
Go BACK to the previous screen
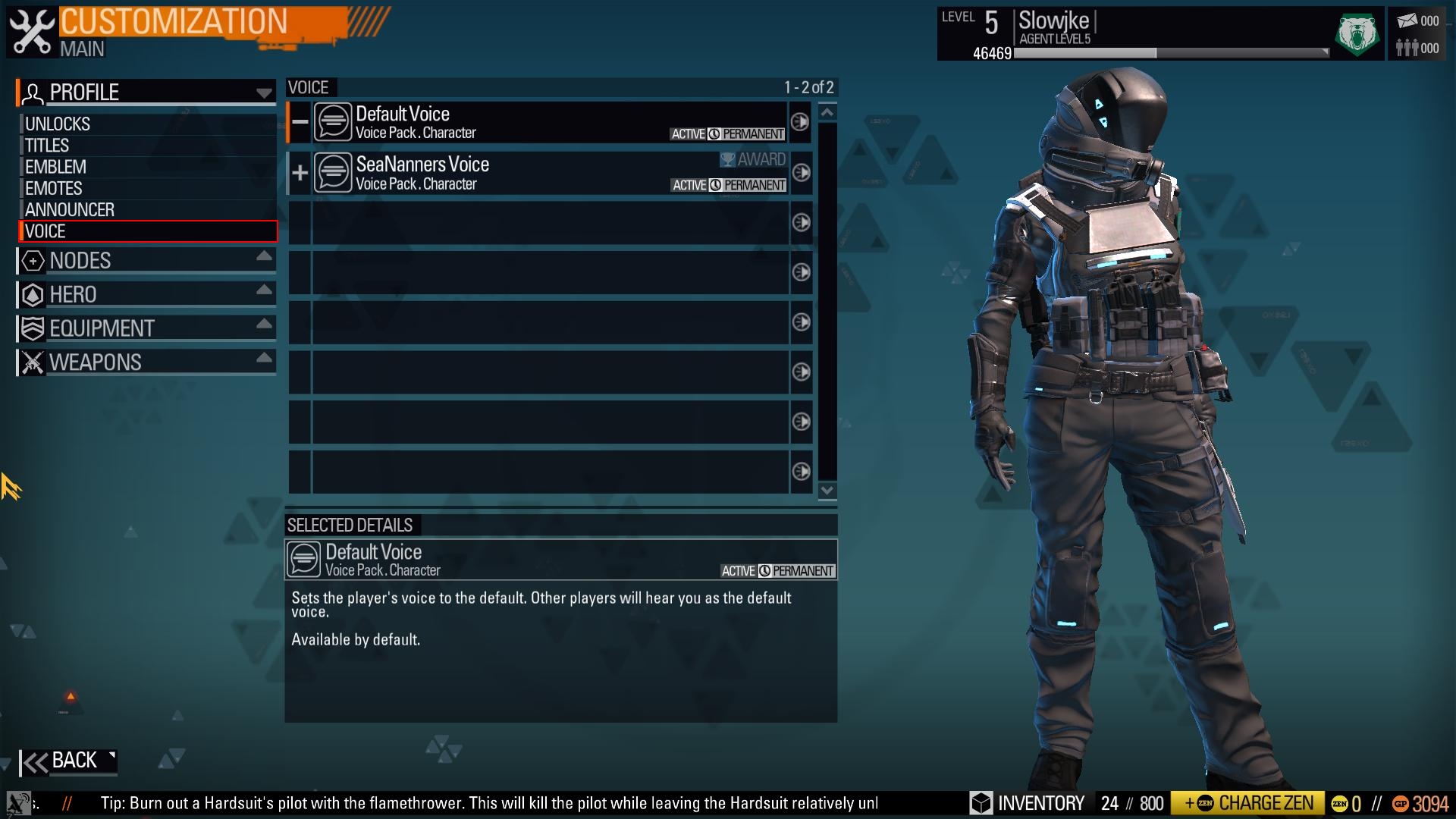[x=68, y=761]
